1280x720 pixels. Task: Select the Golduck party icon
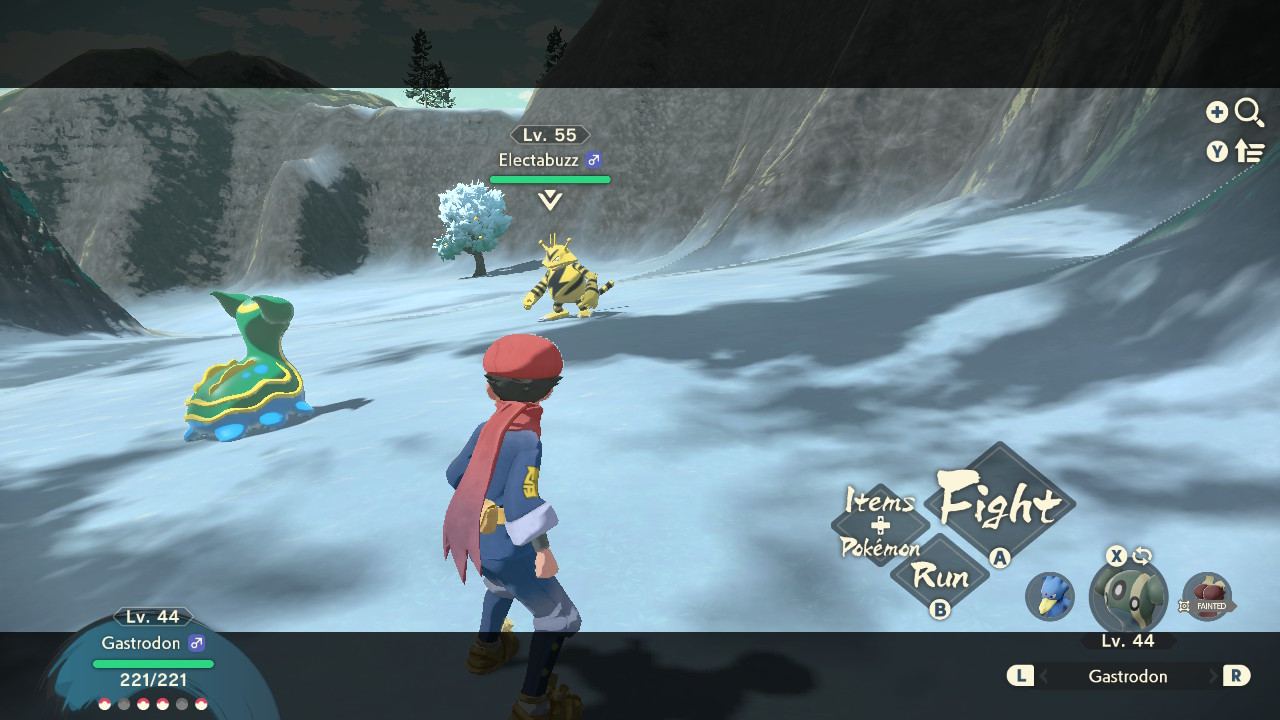click(x=1050, y=596)
